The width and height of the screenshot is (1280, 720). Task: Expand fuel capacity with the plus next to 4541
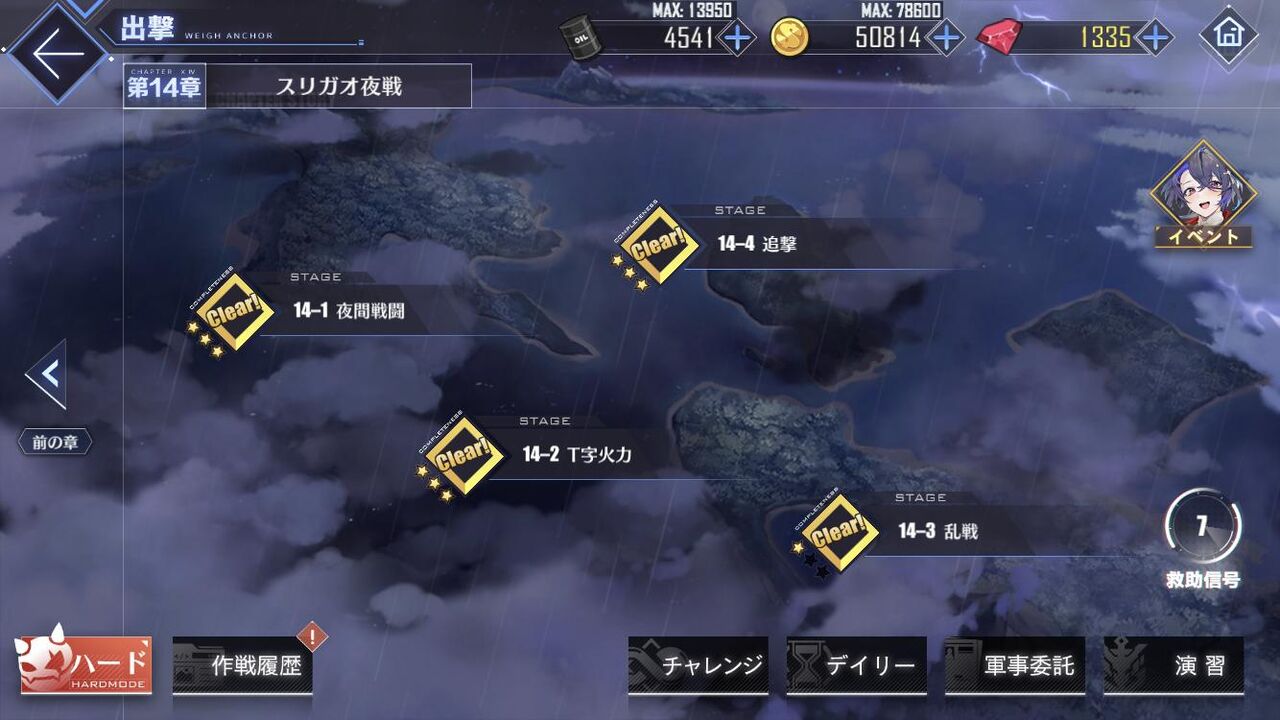coord(736,38)
